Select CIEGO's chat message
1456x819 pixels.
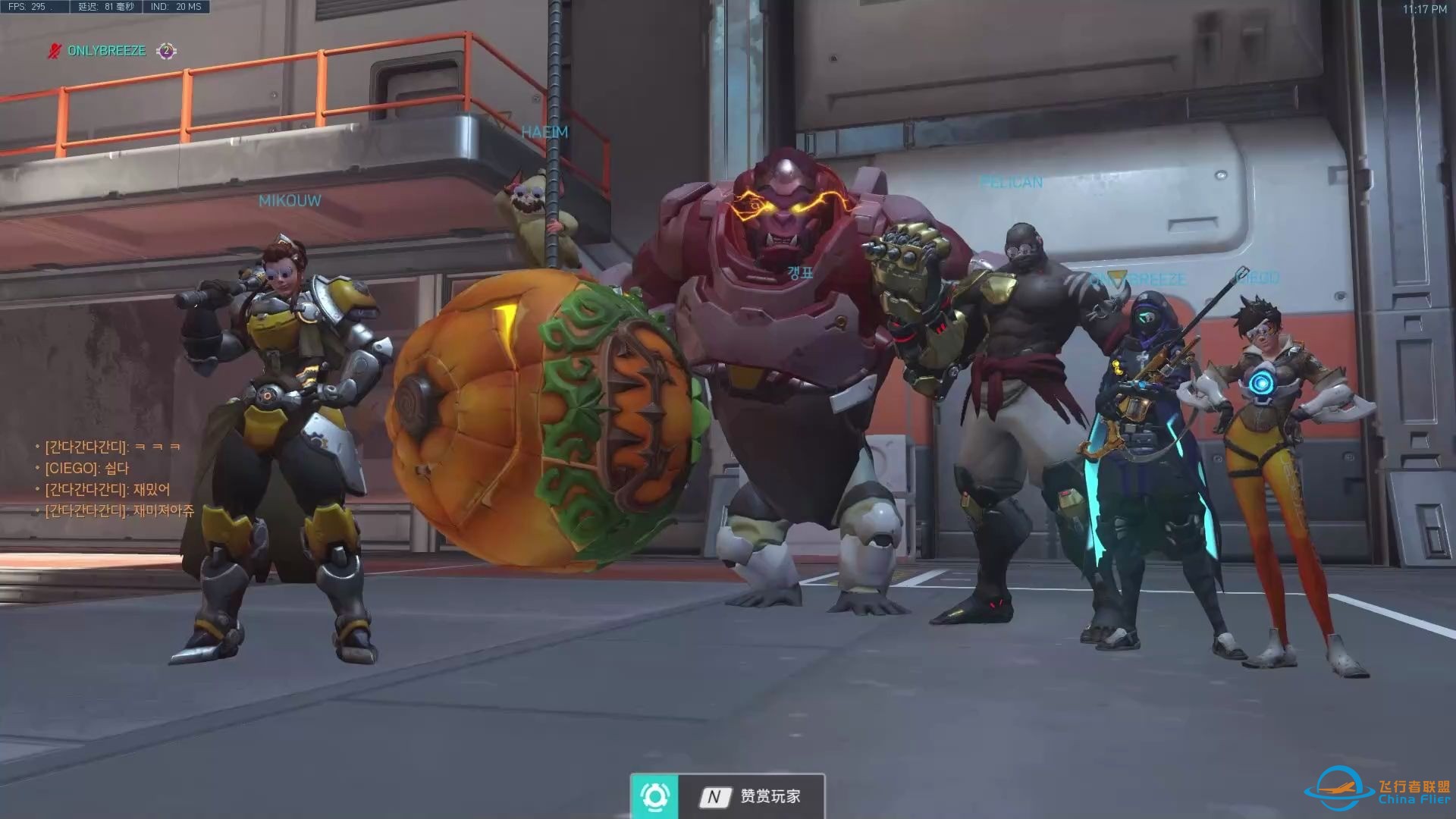pos(87,468)
